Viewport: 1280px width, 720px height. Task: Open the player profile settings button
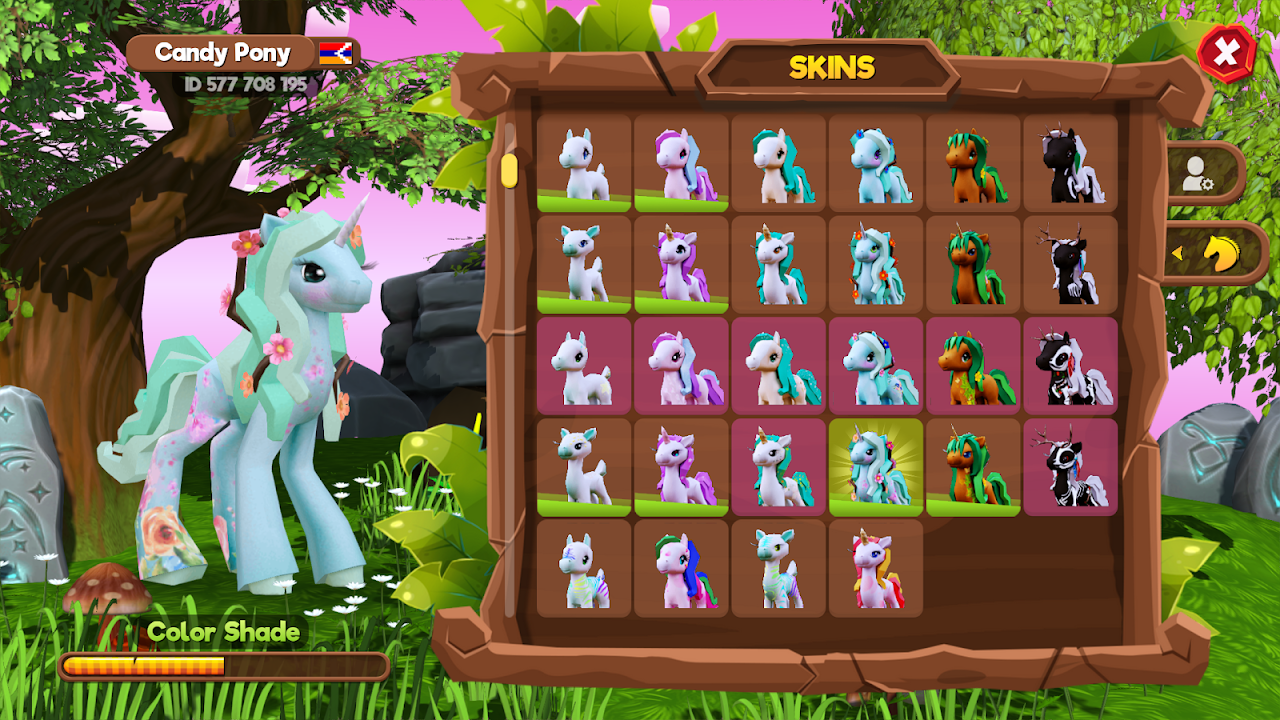1199,173
